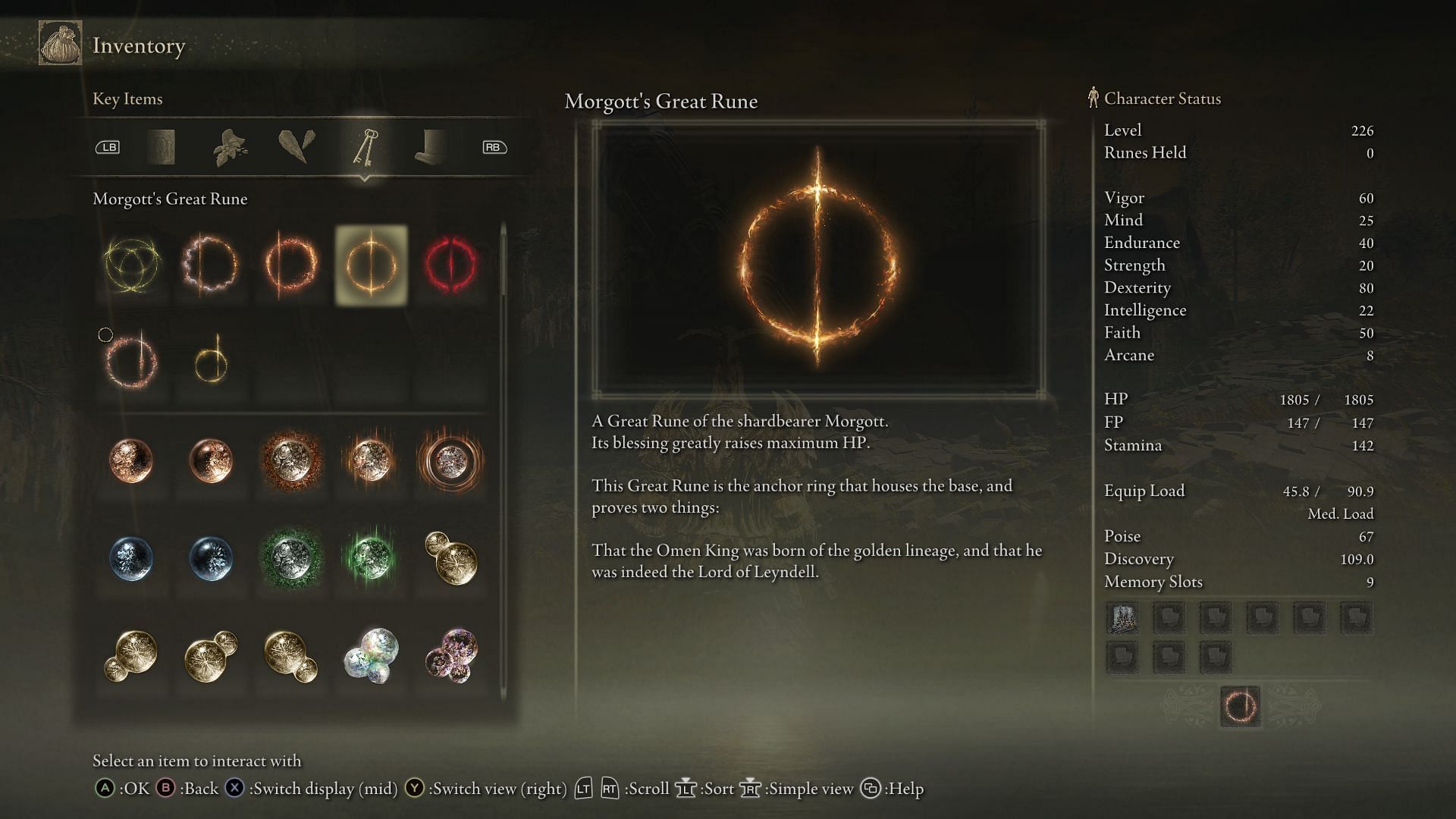Select the crystal tear with swirling ring

tap(450, 460)
